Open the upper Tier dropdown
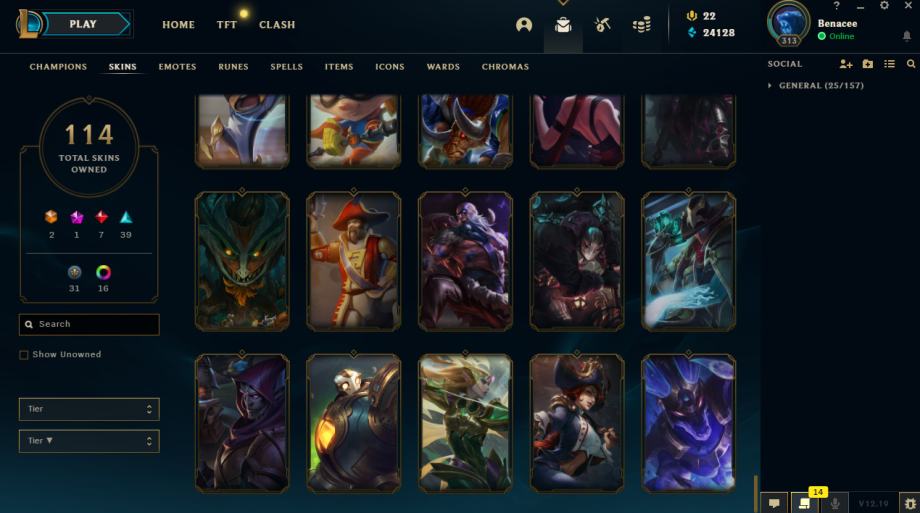 tap(89, 409)
